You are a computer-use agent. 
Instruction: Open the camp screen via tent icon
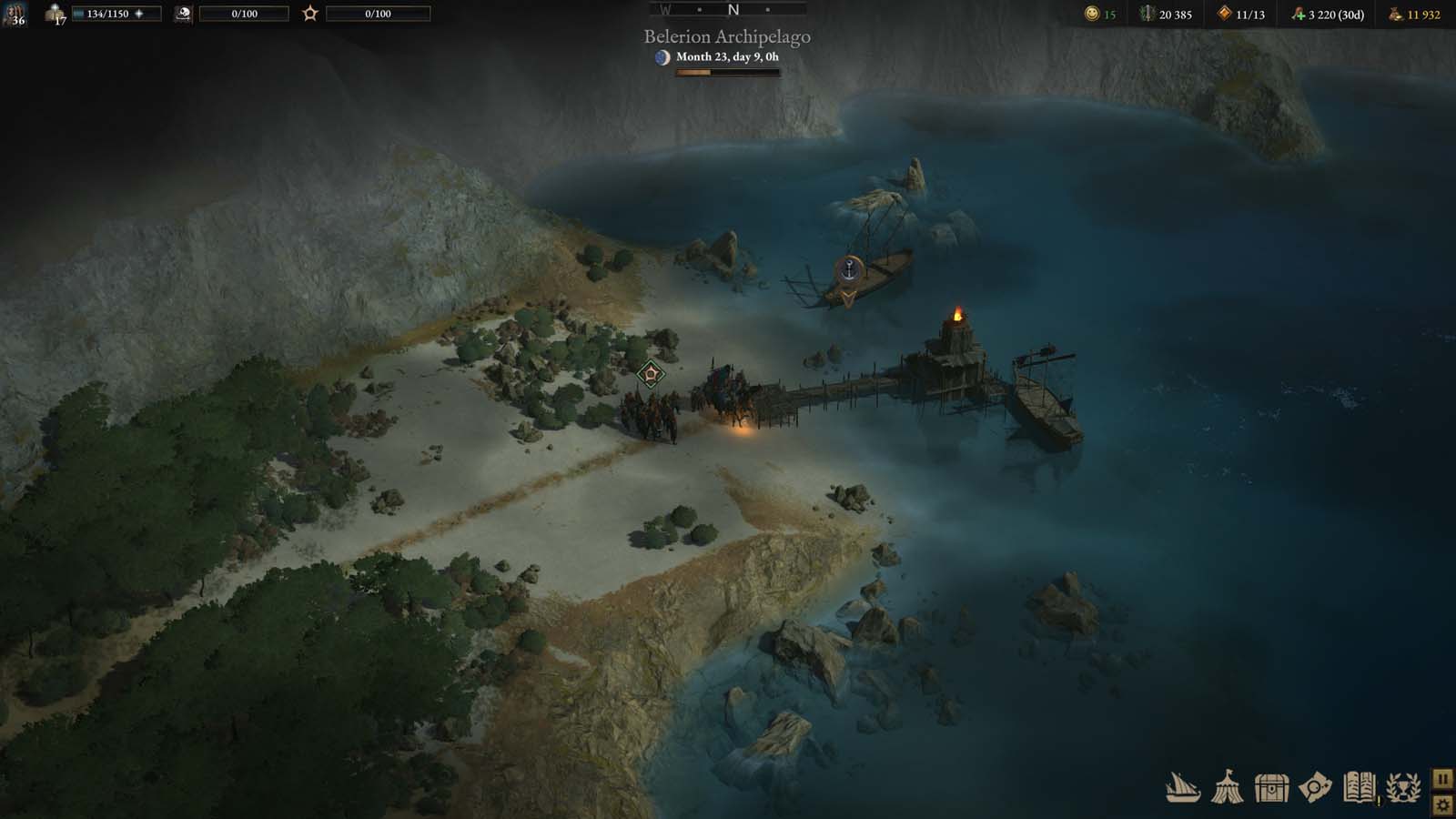coord(1227,787)
